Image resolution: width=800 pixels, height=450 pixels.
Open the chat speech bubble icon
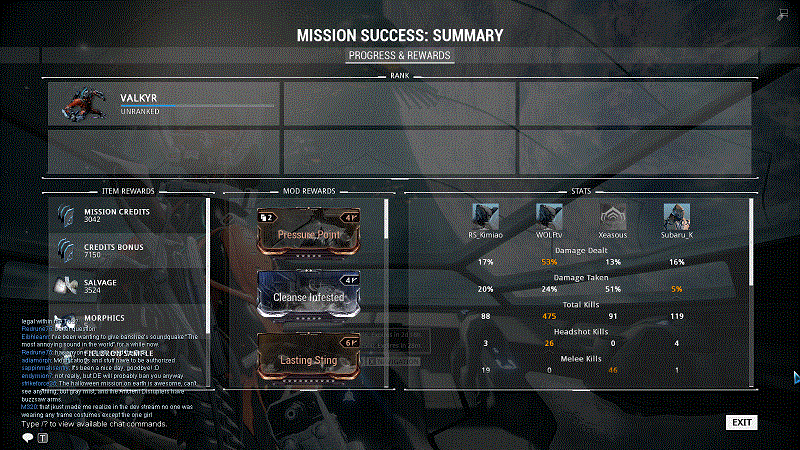[x=27, y=437]
